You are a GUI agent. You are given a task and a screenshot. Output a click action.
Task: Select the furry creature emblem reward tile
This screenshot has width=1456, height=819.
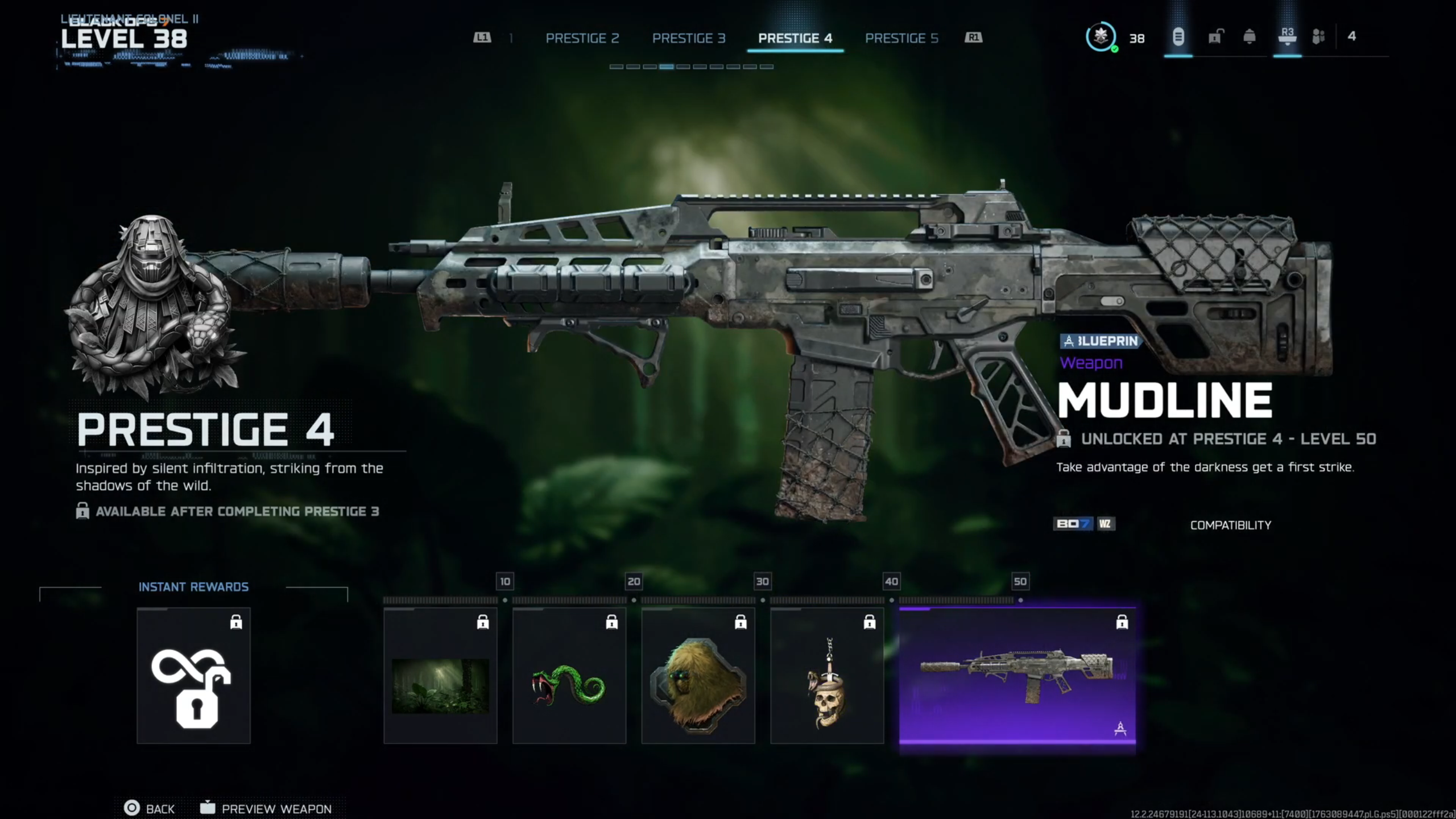(x=698, y=676)
